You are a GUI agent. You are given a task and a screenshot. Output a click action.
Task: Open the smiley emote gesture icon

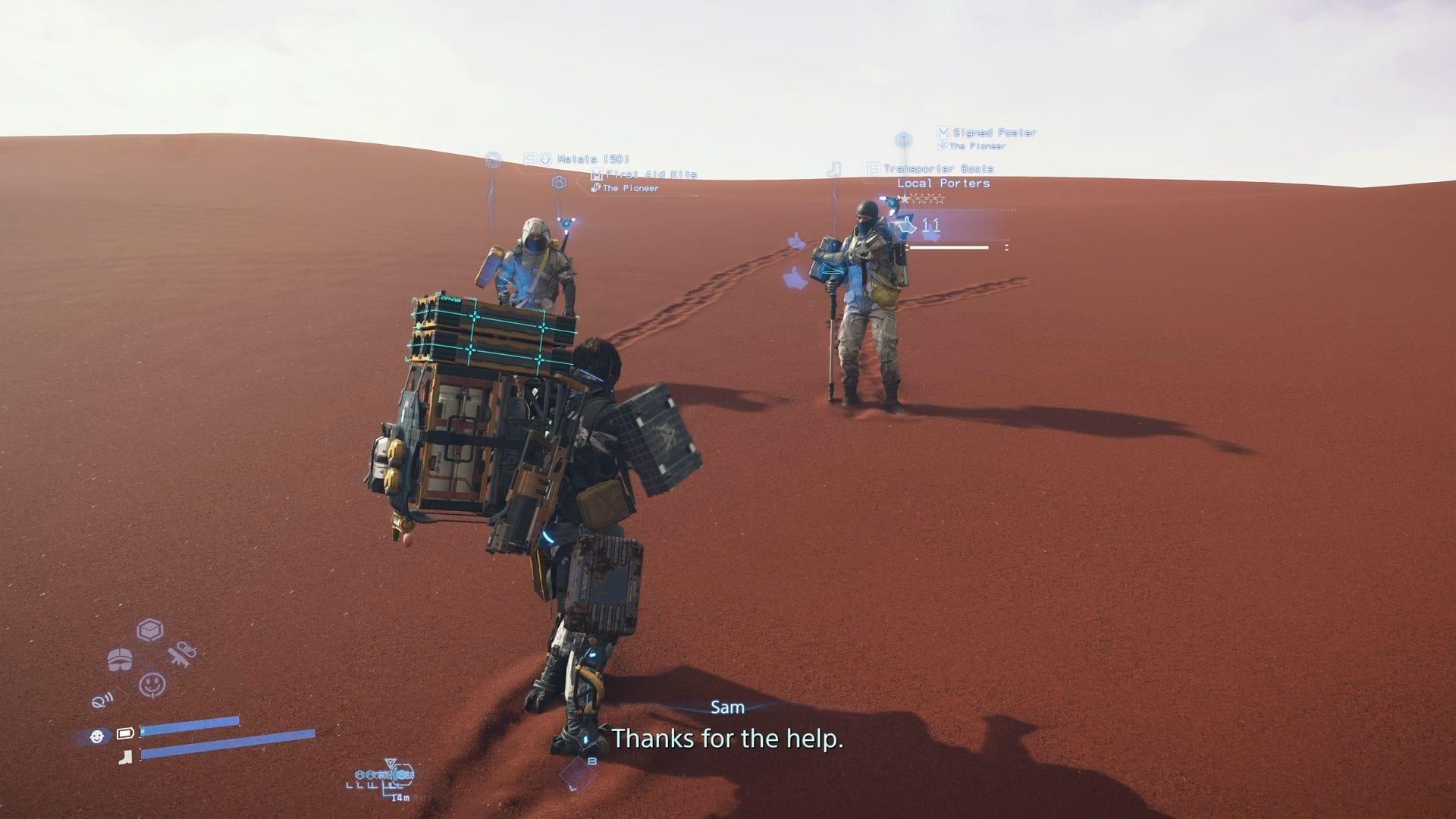151,684
